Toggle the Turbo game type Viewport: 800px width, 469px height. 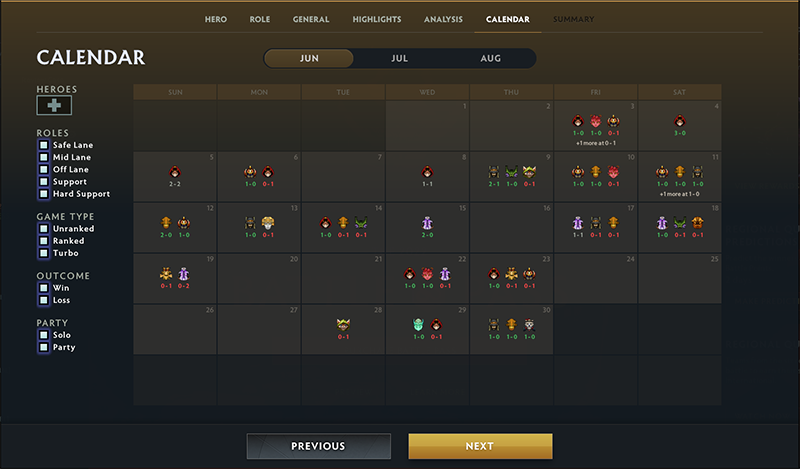pyautogui.click(x=44, y=253)
